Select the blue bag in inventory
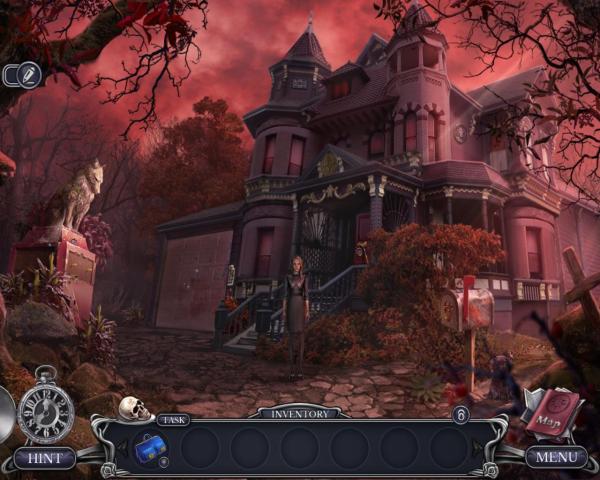 (149, 446)
